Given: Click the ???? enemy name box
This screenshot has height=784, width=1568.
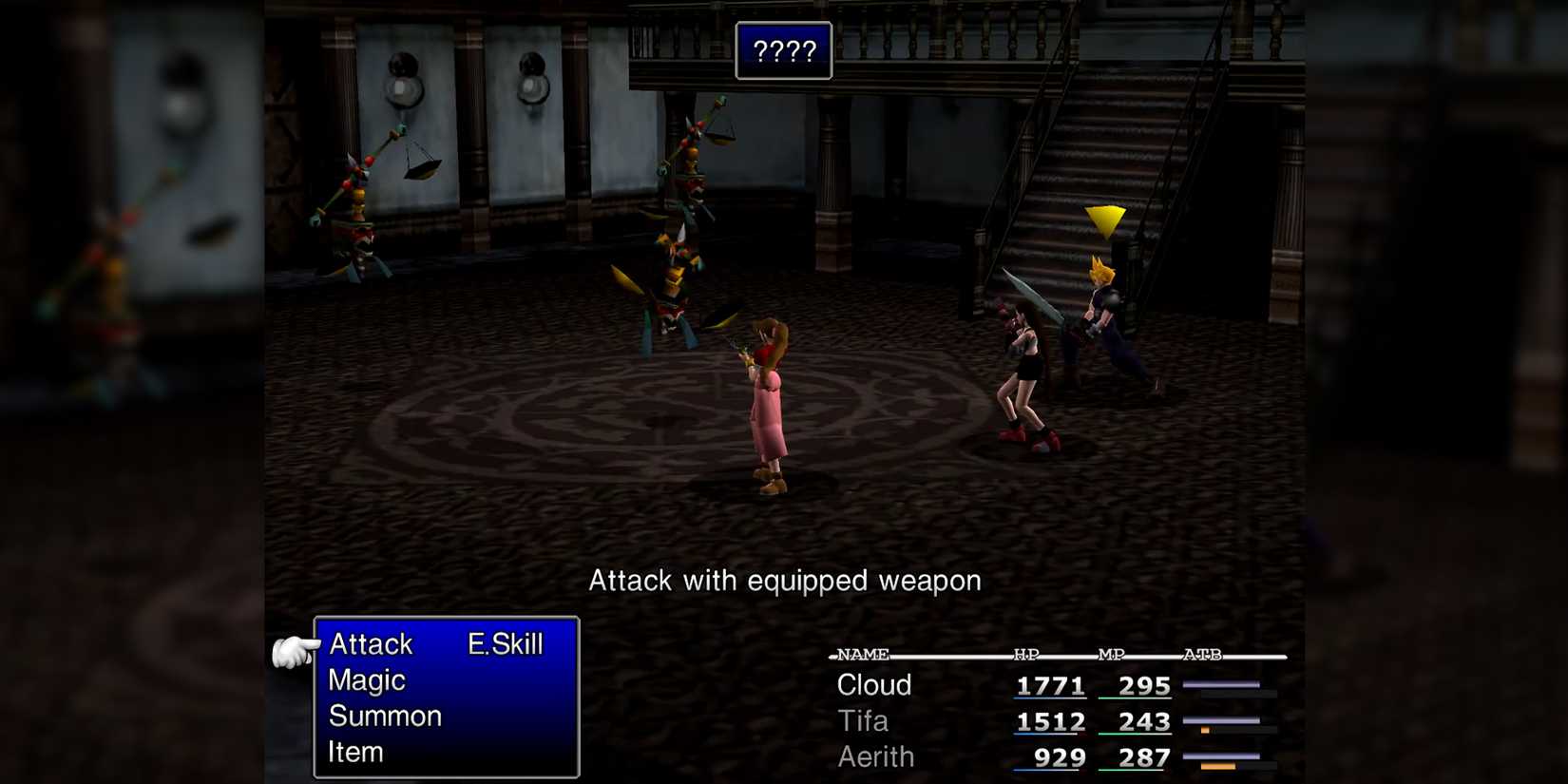Looking at the screenshot, I should (x=785, y=51).
